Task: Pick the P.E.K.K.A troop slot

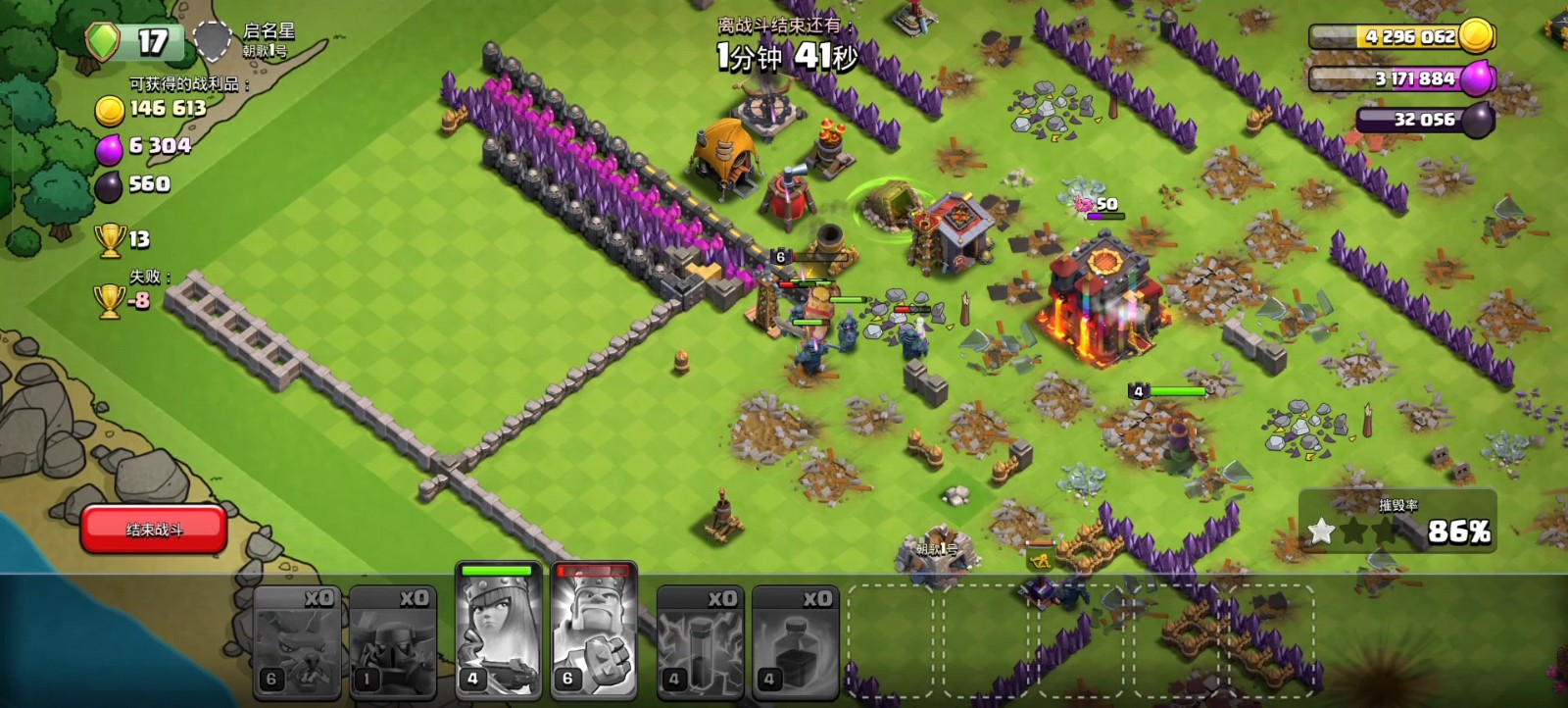Action: [392, 642]
